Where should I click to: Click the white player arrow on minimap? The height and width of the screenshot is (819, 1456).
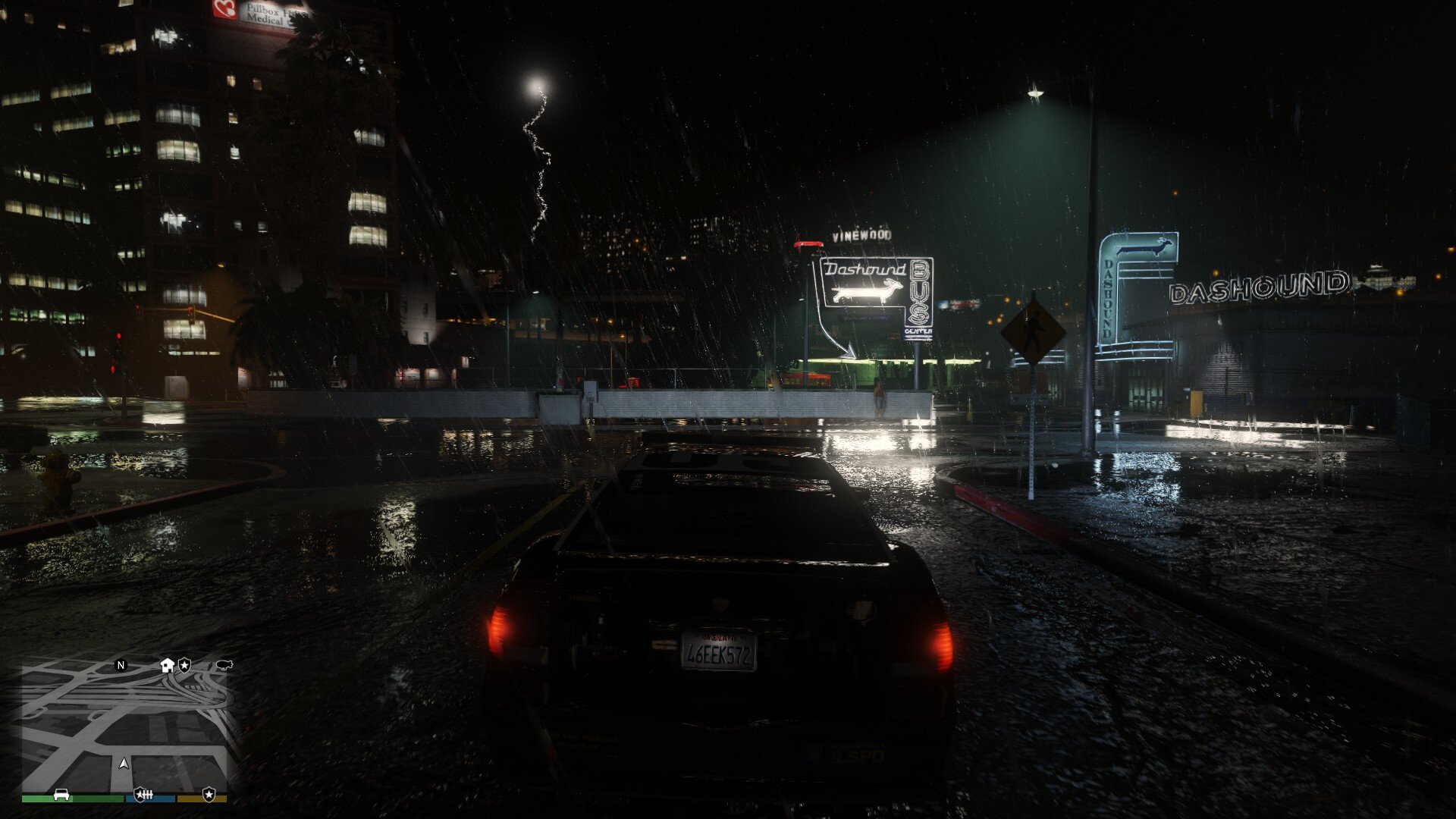[124, 763]
